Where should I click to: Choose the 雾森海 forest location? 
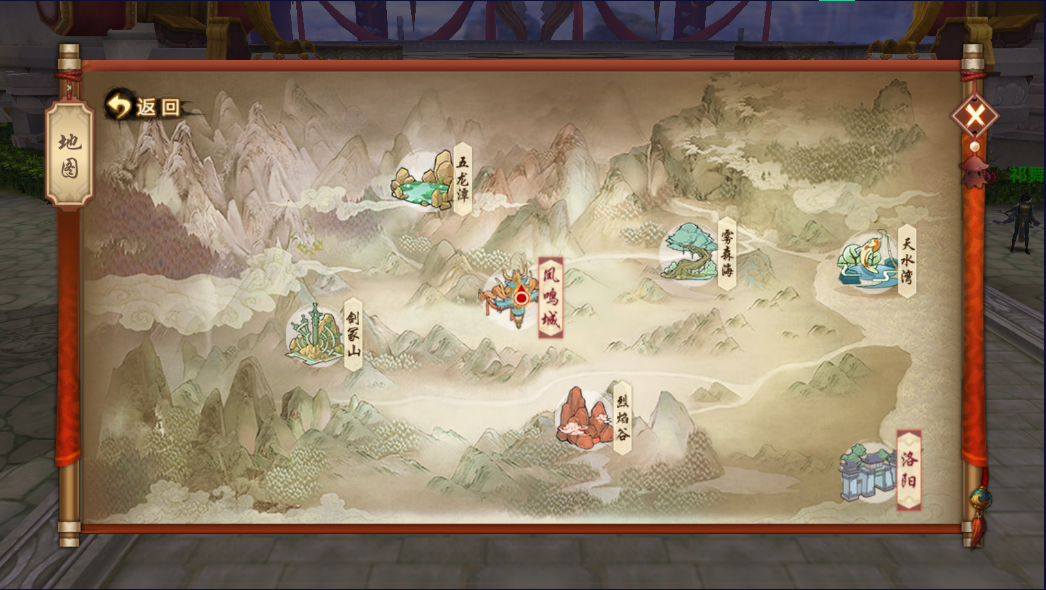pos(692,252)
